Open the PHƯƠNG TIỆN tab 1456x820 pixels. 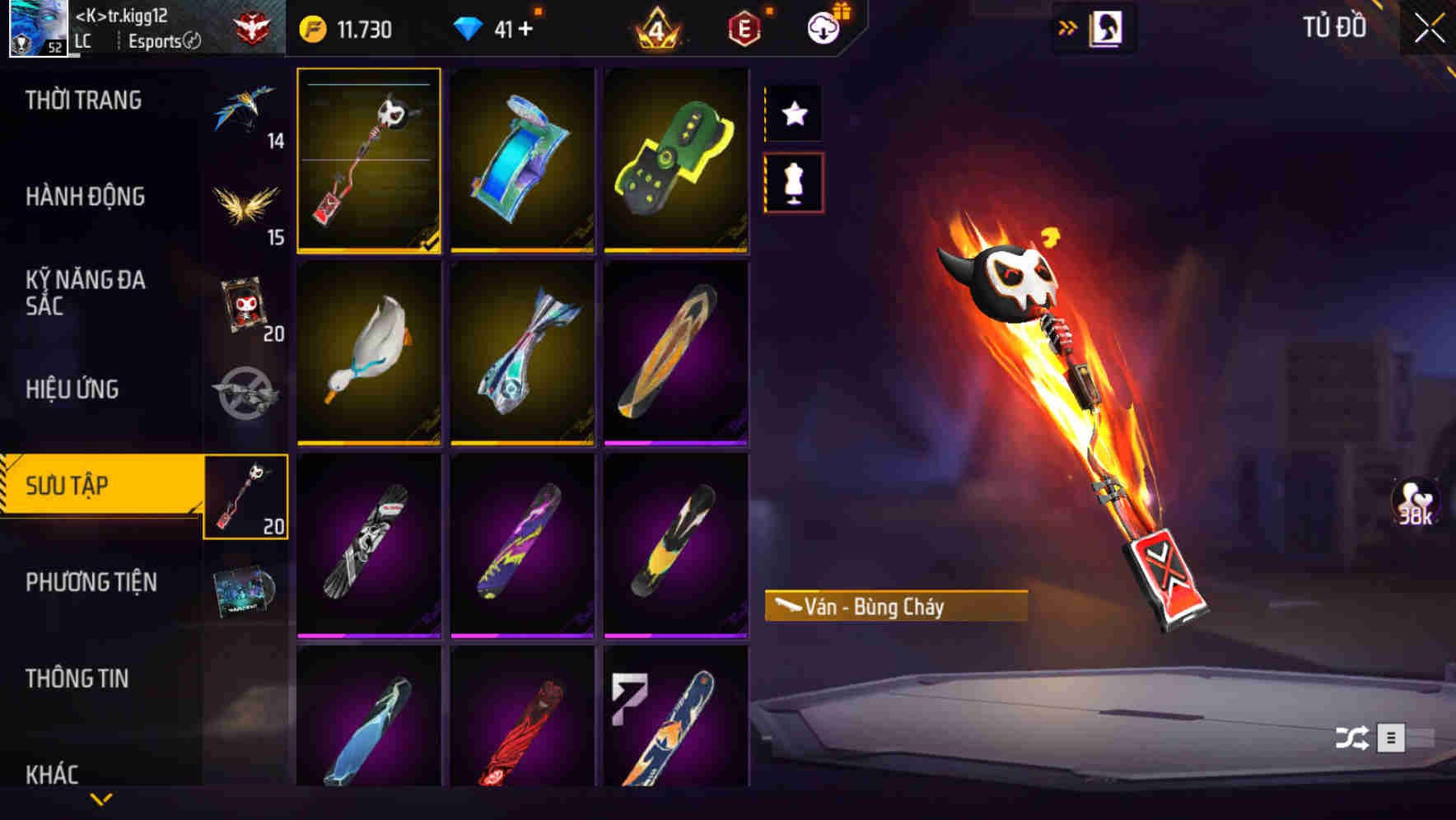coord(91,581)
